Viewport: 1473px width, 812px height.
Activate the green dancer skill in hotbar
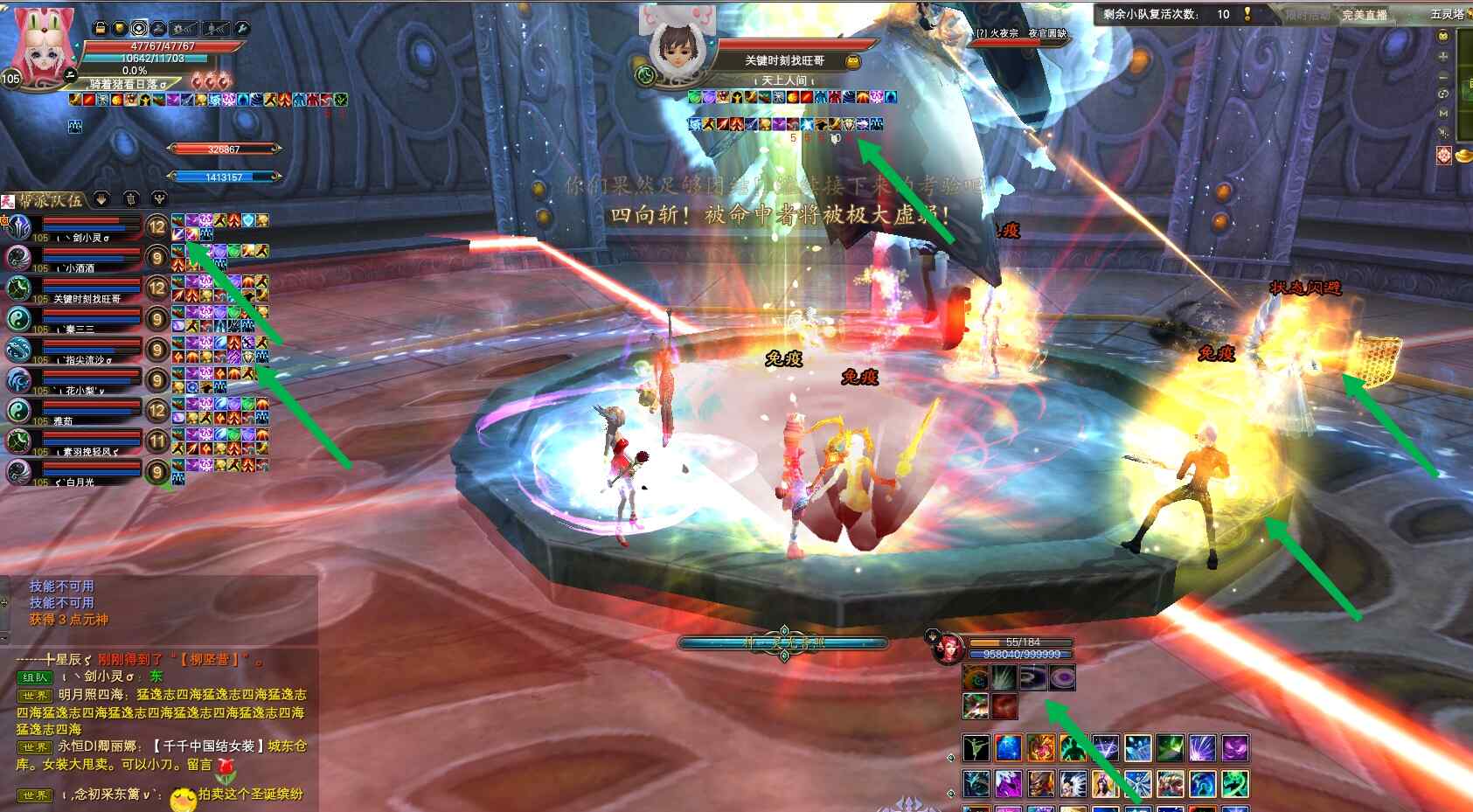tap(976, 748)
